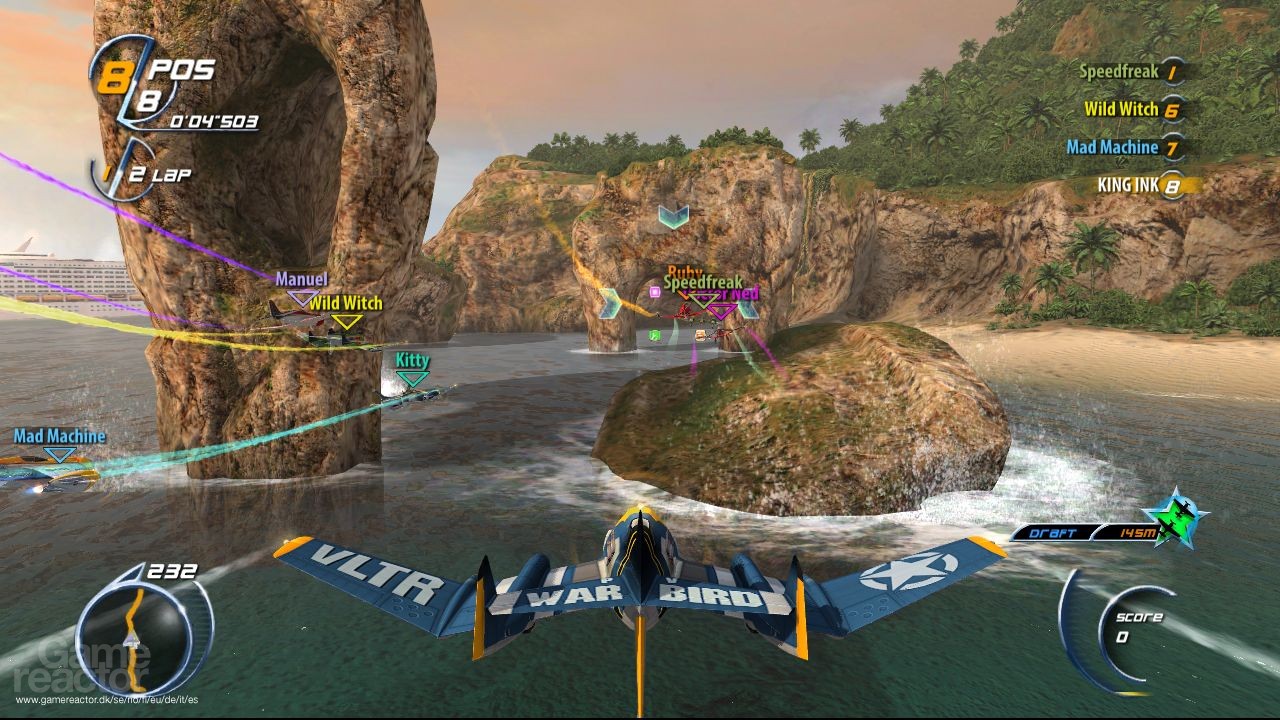Toggle Wild Witch's player marker arrow
The height and width of the screenshot is (720, 1280).
pyautogui.click(x=346, y=321)
